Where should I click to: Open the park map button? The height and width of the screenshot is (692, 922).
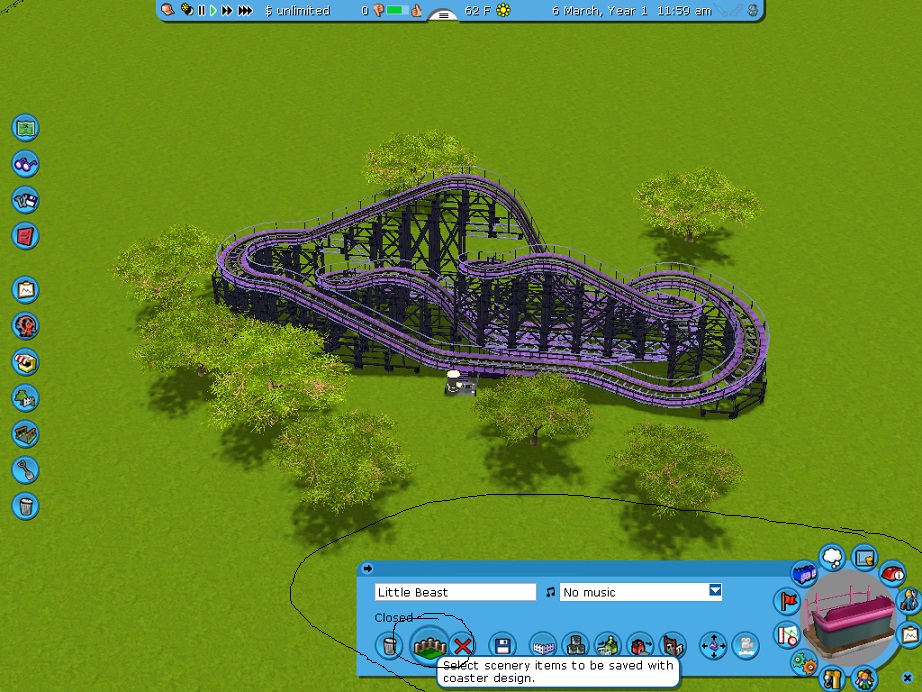(25, 128)
